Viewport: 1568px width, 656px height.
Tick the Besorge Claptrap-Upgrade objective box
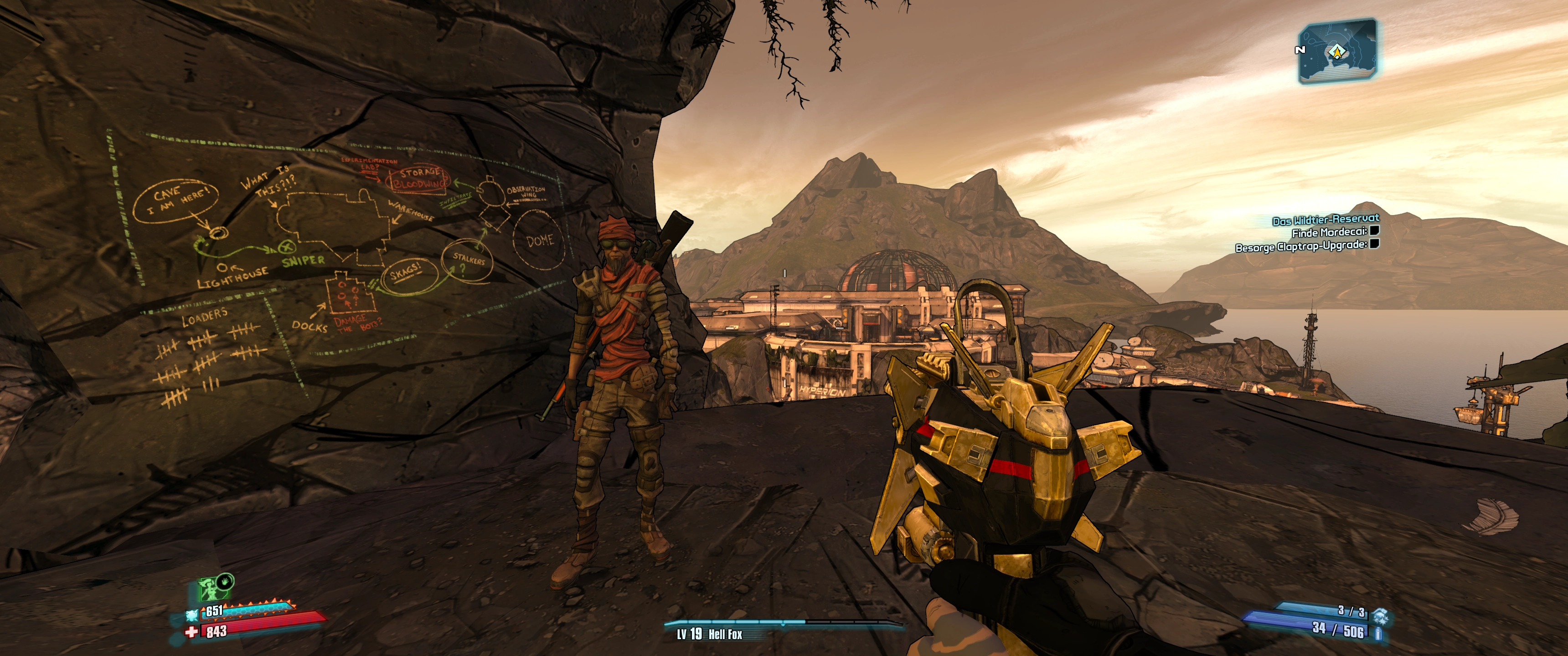(x=1374, y=245)
